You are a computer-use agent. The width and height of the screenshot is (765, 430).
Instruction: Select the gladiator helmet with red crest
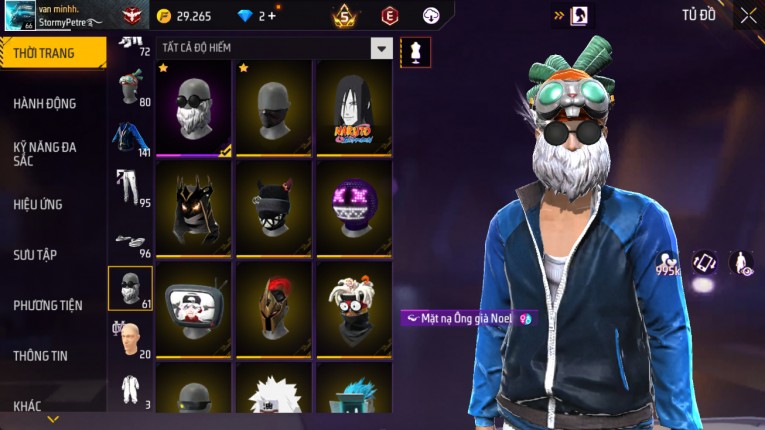pos(273,307)
